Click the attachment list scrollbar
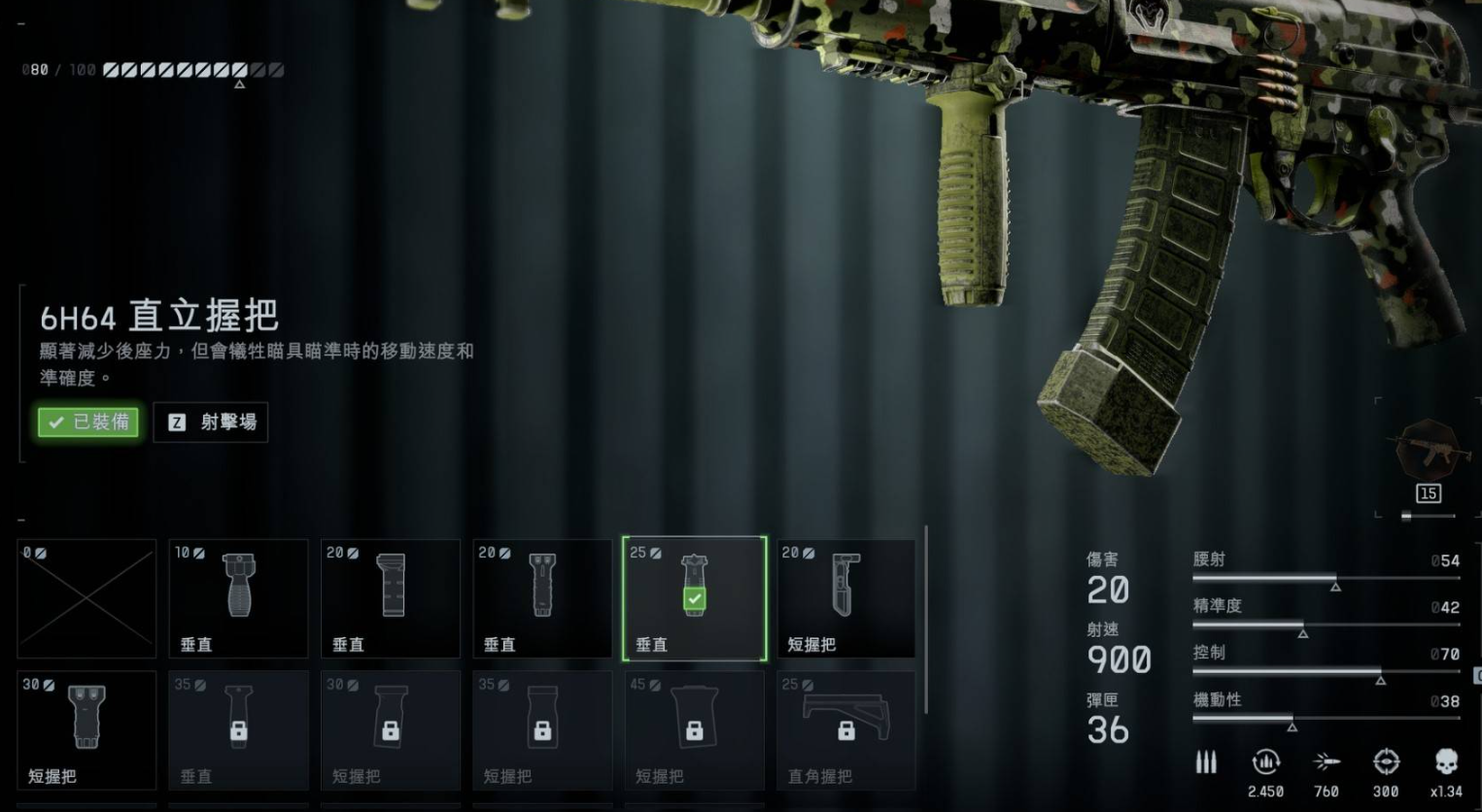The image size is (1482, 812). [x=926, y=620]
